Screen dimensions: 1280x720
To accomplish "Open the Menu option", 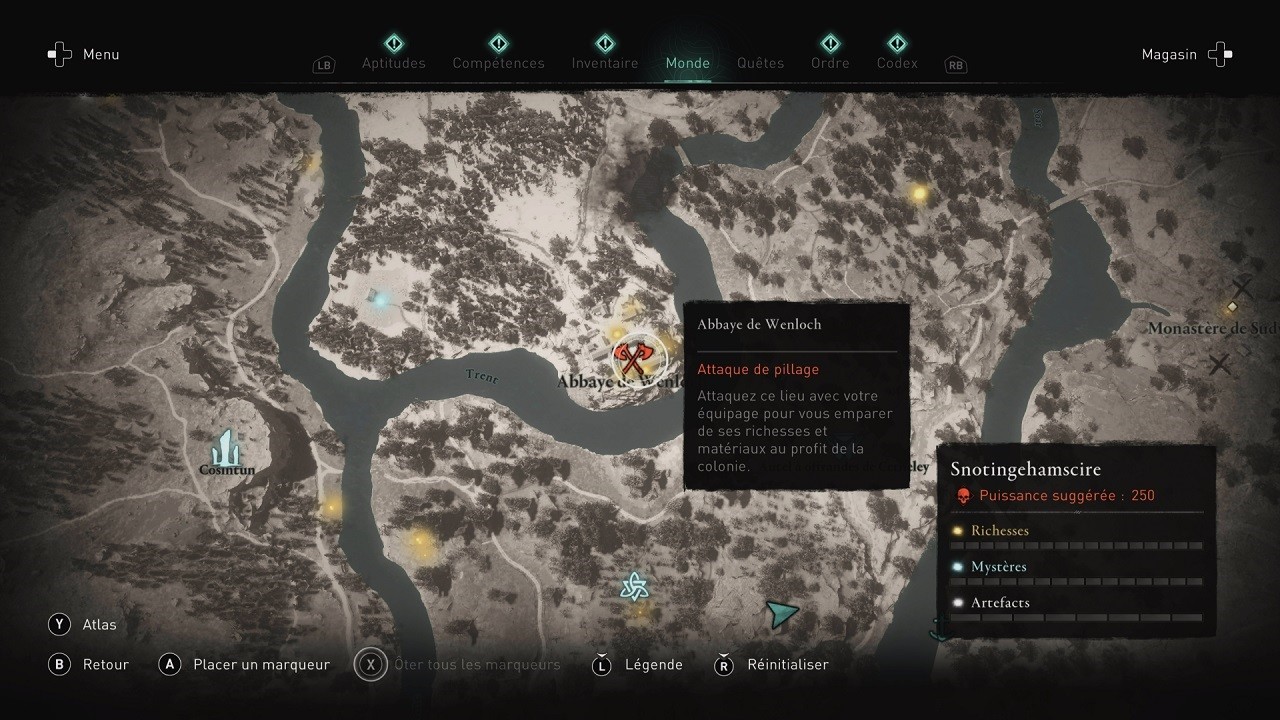I will pyautogui.click(x=84, y=54).
